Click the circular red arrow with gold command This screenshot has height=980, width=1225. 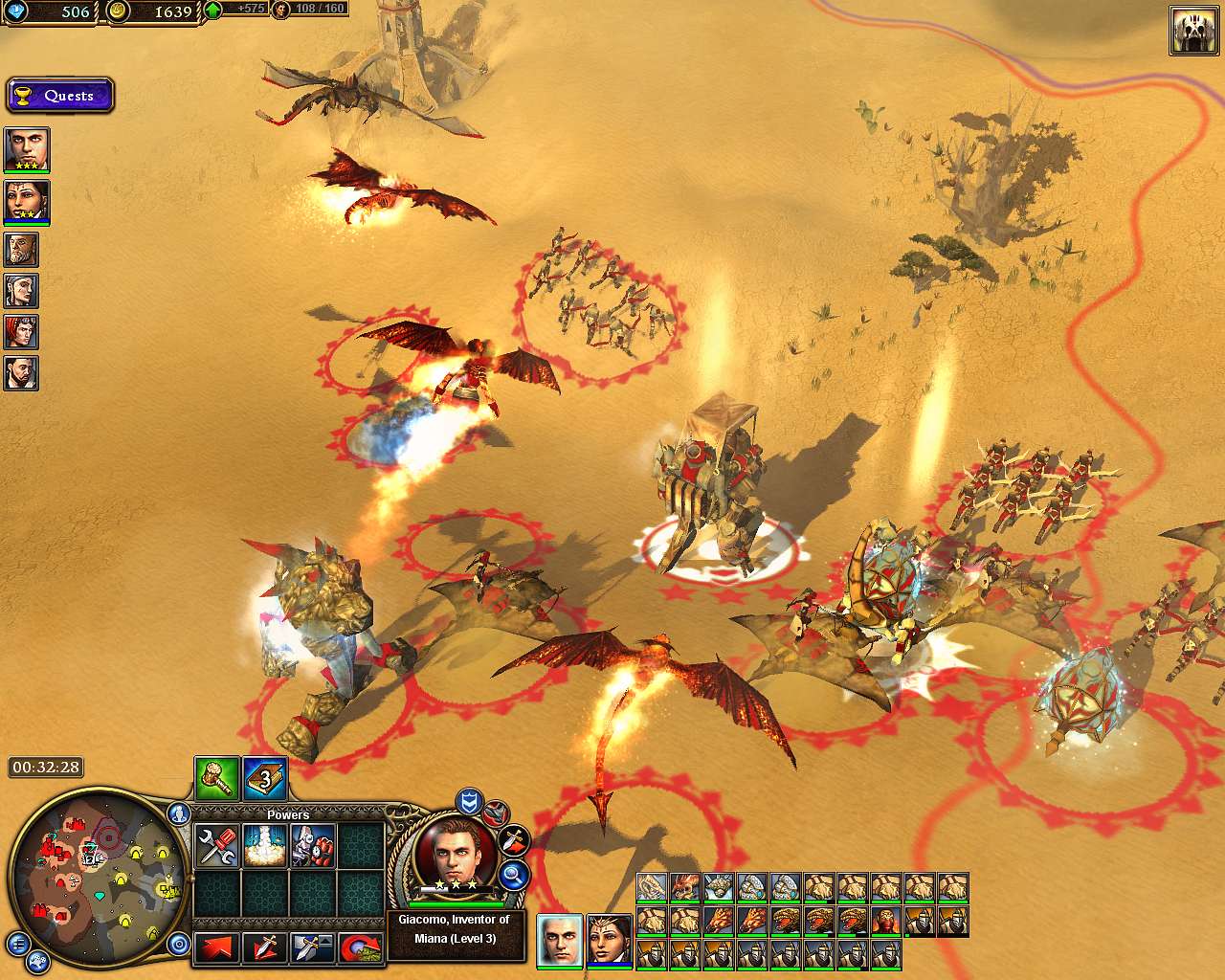pyautogui.click(x=361, y=947)
